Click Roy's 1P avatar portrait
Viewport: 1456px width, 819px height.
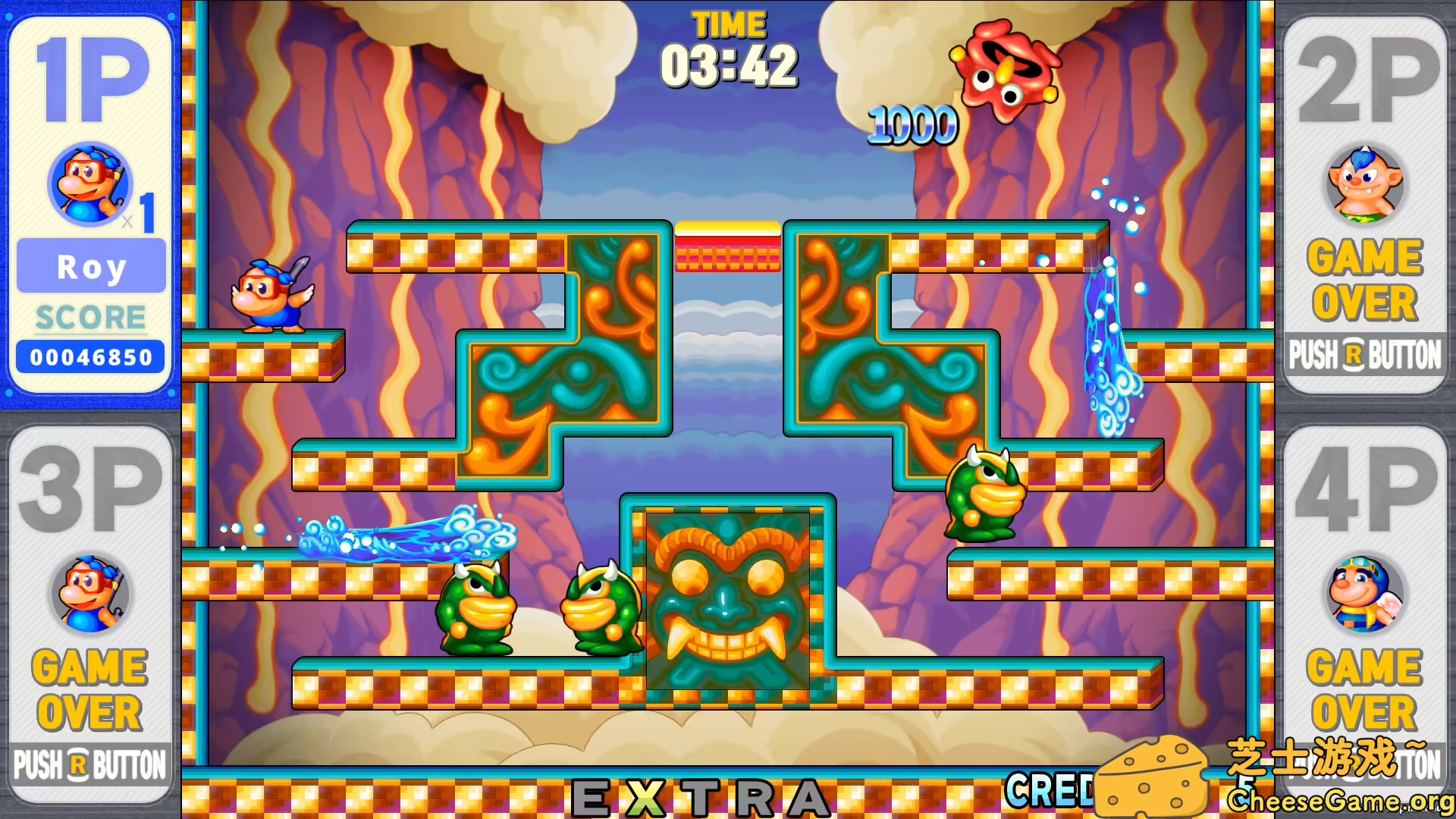point(89,184)
